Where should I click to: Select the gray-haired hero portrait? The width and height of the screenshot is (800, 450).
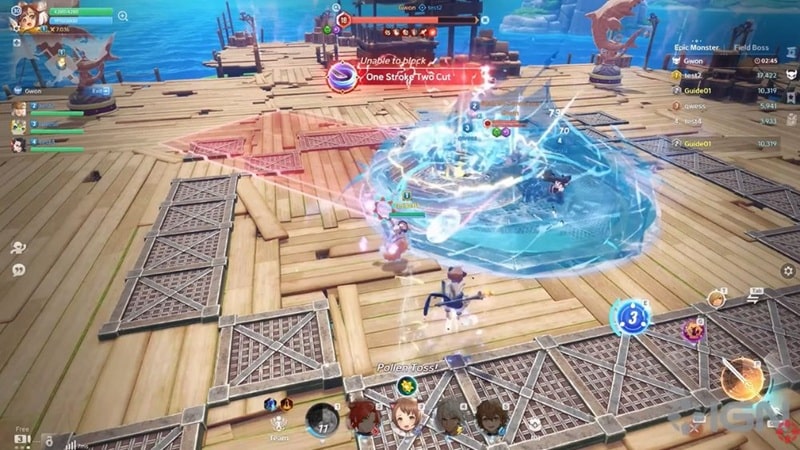(448, 417)
